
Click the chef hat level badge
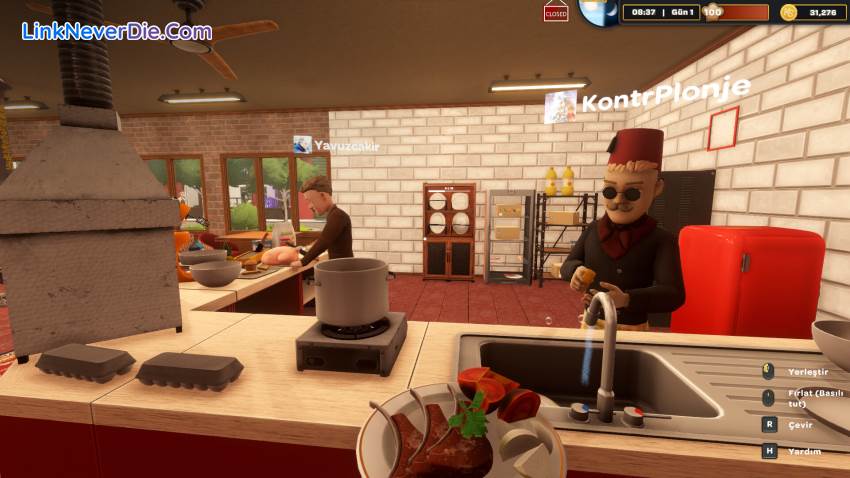[712, 12]
